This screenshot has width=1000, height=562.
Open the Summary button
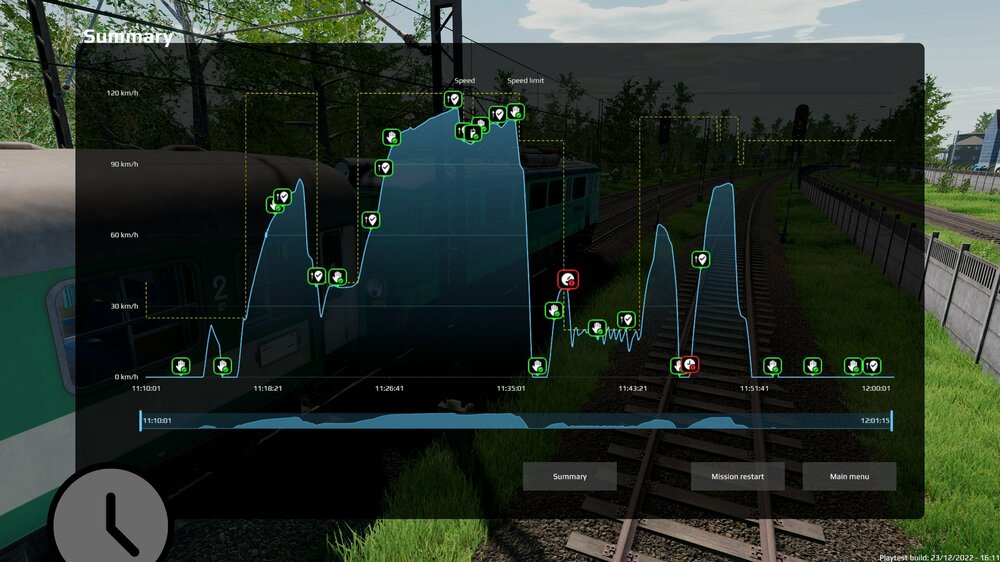[x=569, y=476]
